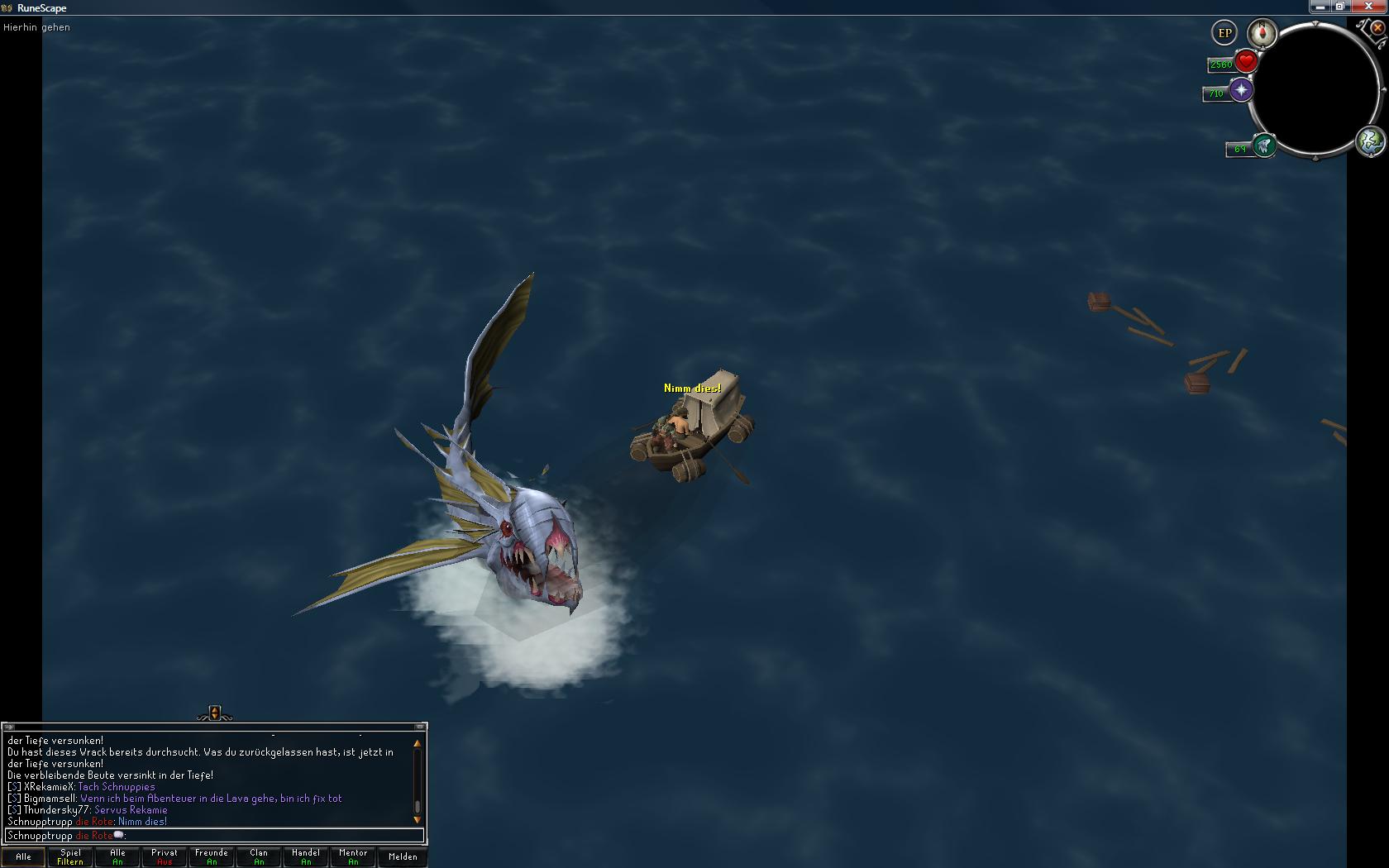Focus the chat message input field

(x=248, y=836)
